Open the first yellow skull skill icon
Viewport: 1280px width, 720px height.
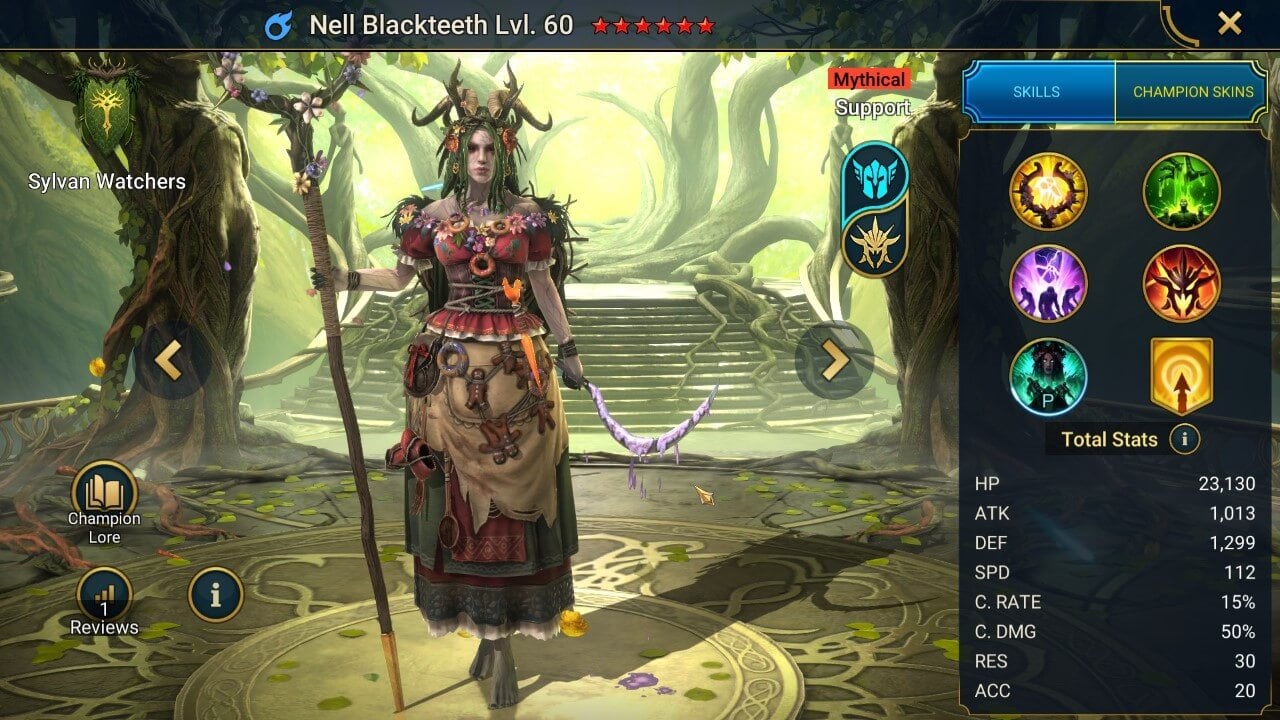(1050, 192)
